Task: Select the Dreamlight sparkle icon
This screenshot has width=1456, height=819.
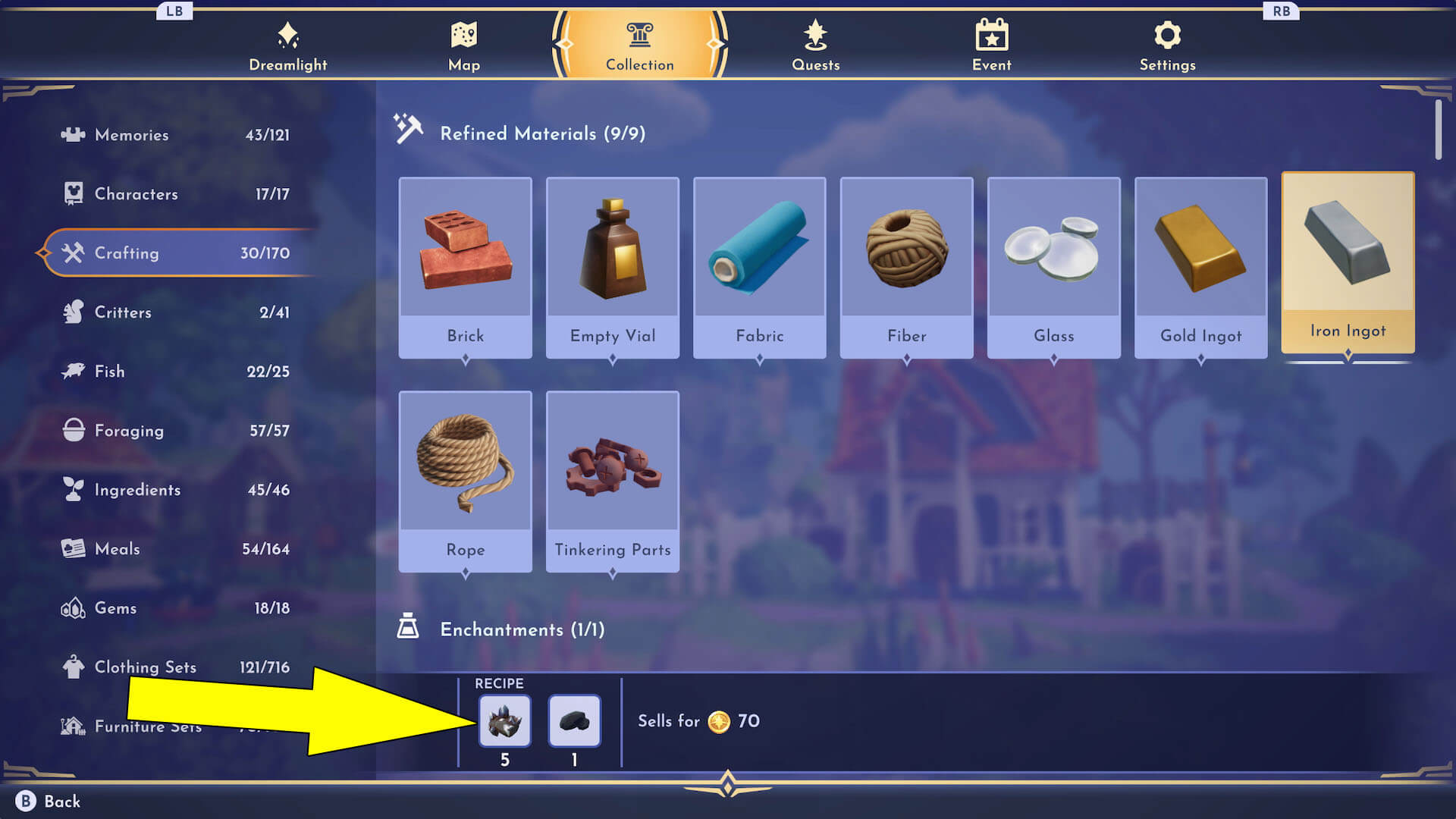Action: pos(288,33)
